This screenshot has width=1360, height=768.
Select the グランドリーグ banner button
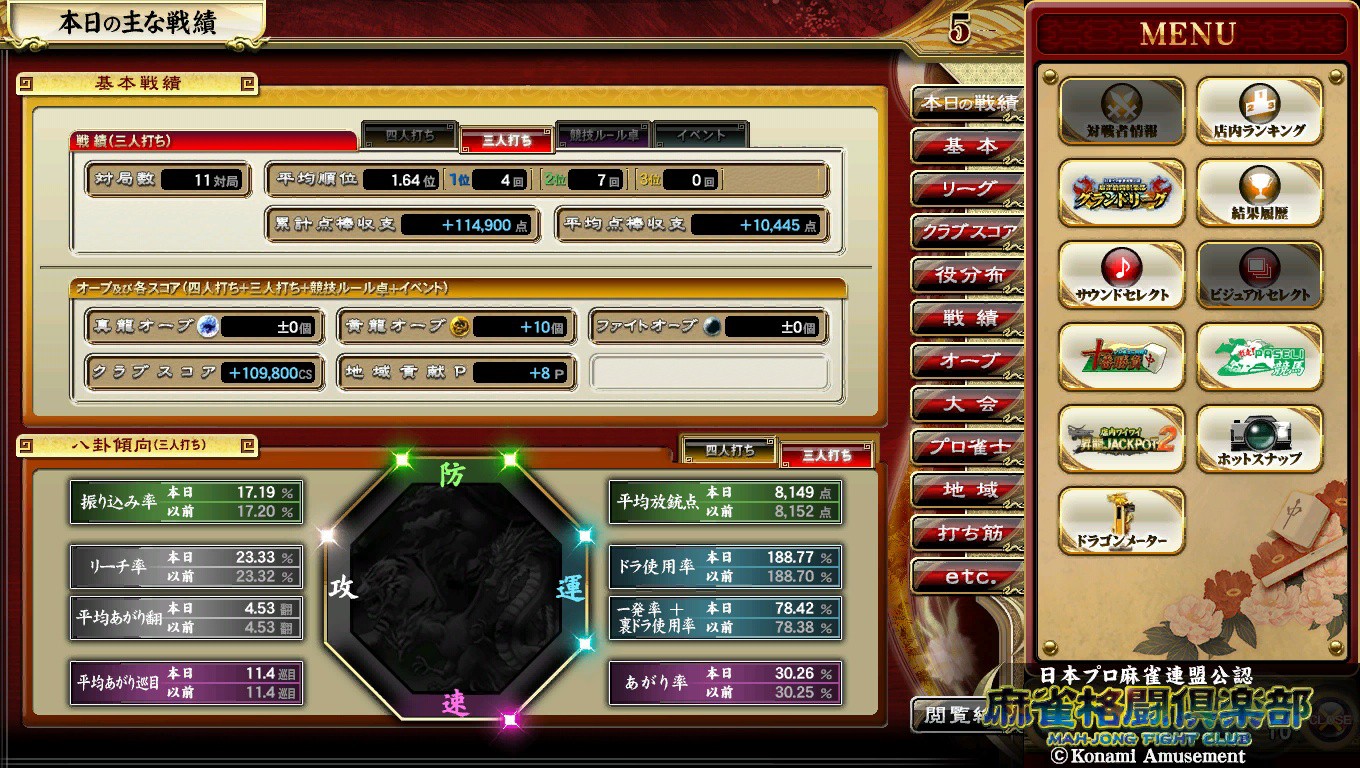click(x=1121, y=193)
